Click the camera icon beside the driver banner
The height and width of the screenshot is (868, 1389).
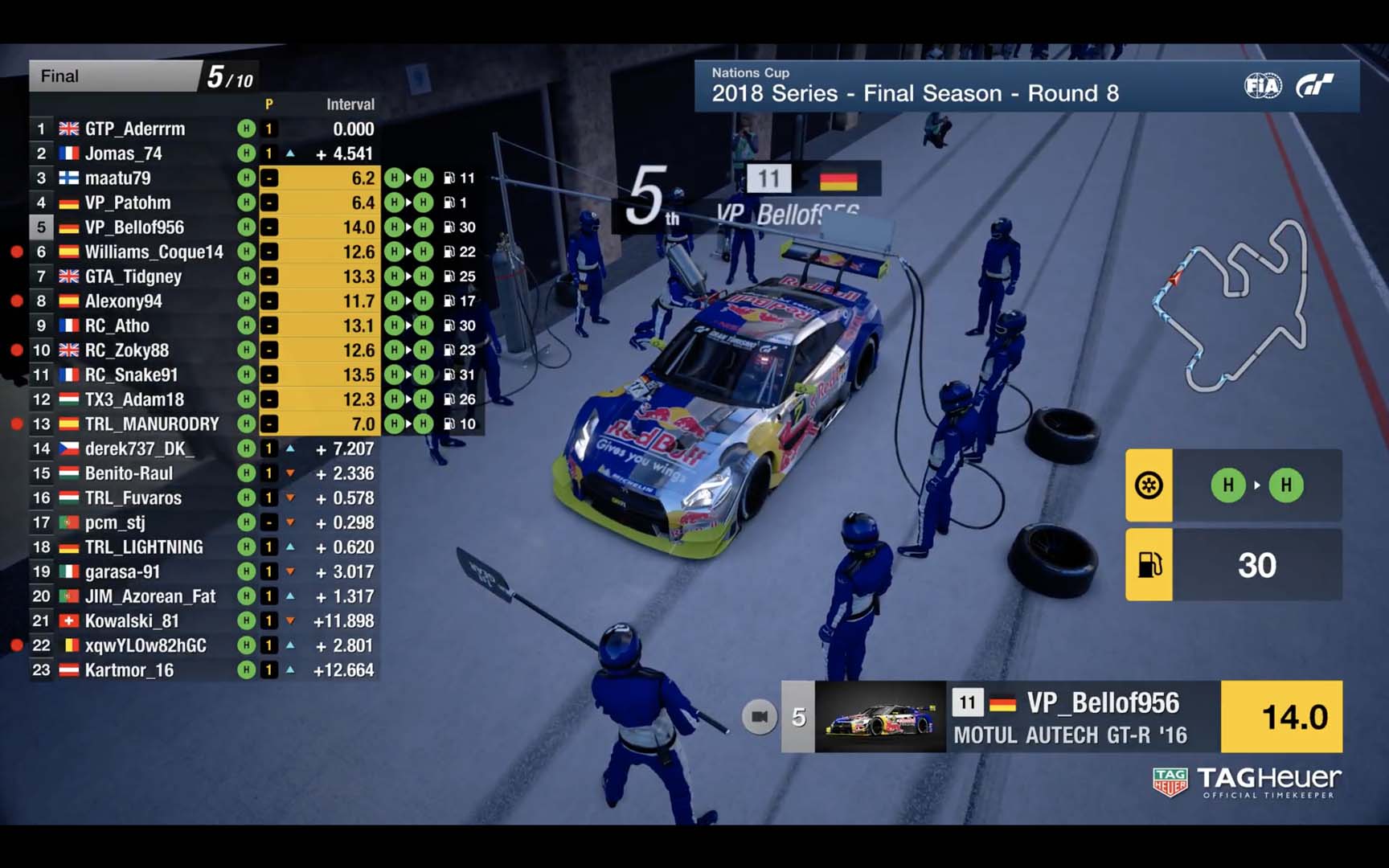pyautogui.click(x=759, y=716)
